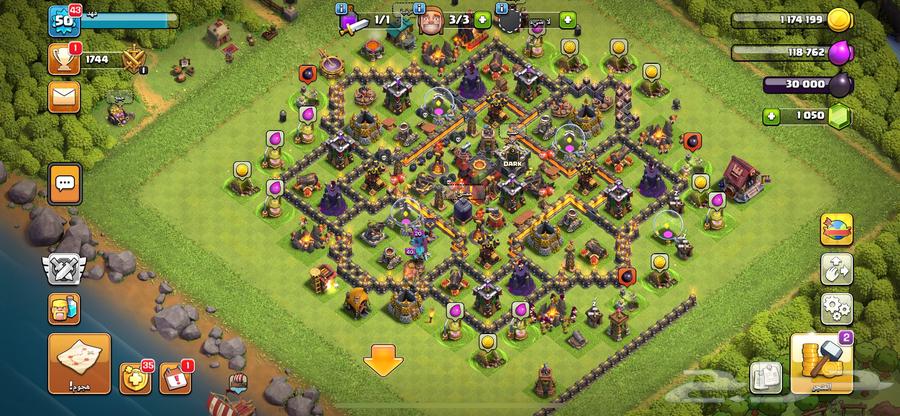Screen dimensions: 900x416
Task: Click the player level 50 badge
Action: pyautogui.click(x=64, y=20)
